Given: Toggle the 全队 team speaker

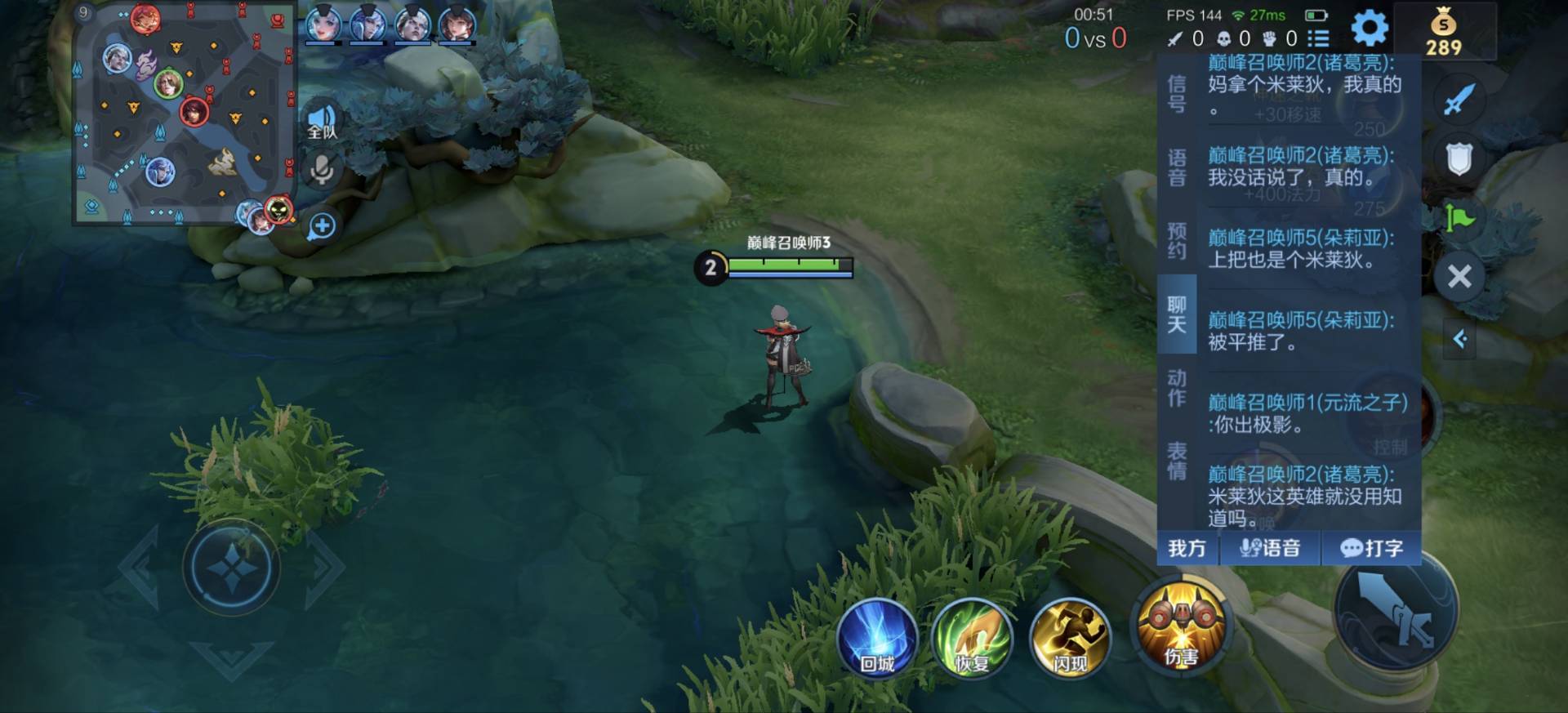Looking at the screenshot, I should point(322,123).
